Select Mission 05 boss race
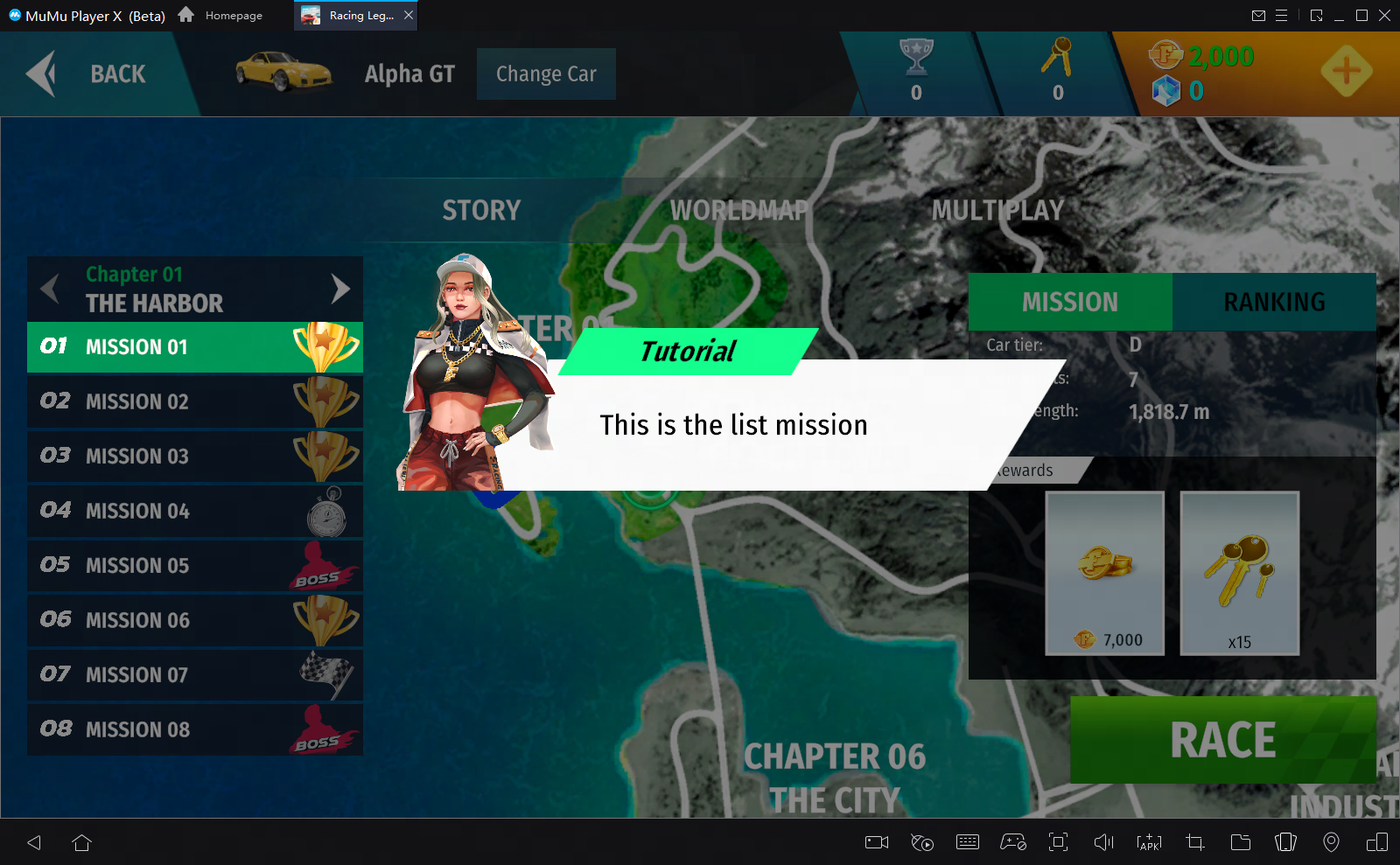Screen dimensions: 1400x865 [x=194, y=566]
